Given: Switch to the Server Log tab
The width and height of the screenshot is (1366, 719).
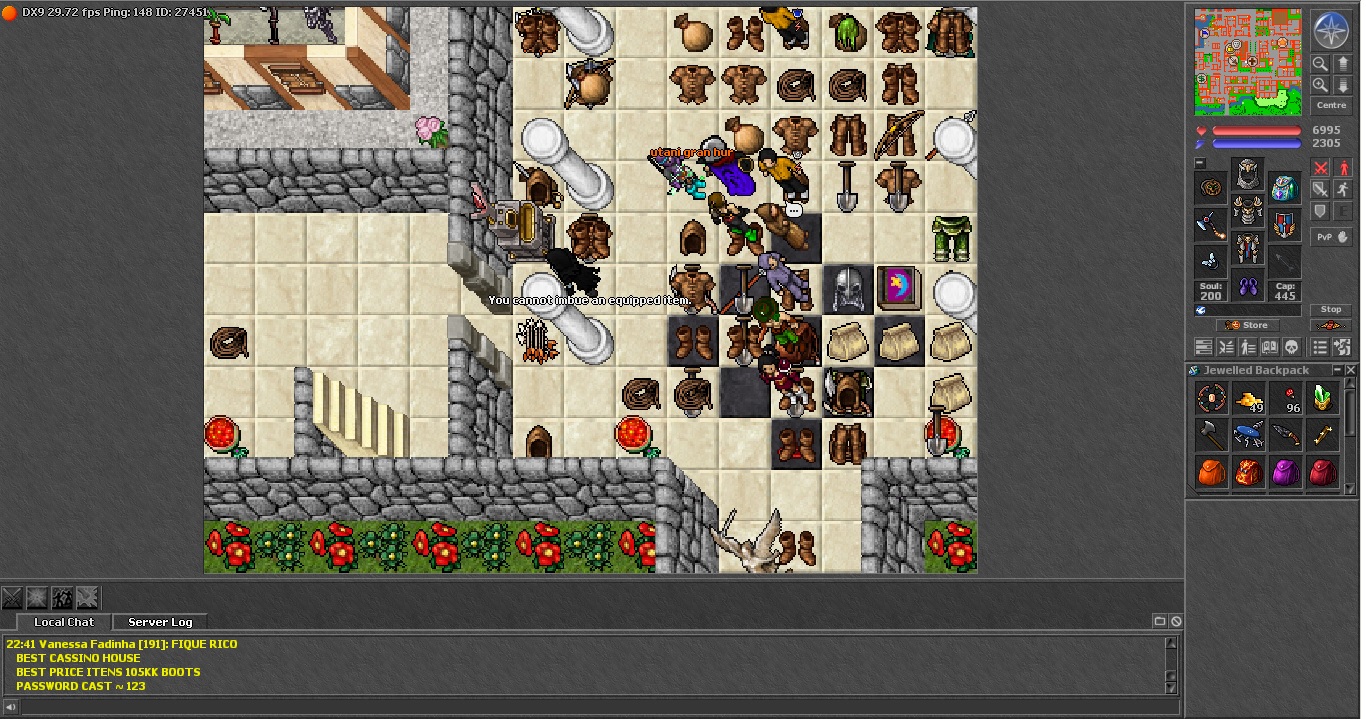Looking at the screenshot, I should coord(160,622).
